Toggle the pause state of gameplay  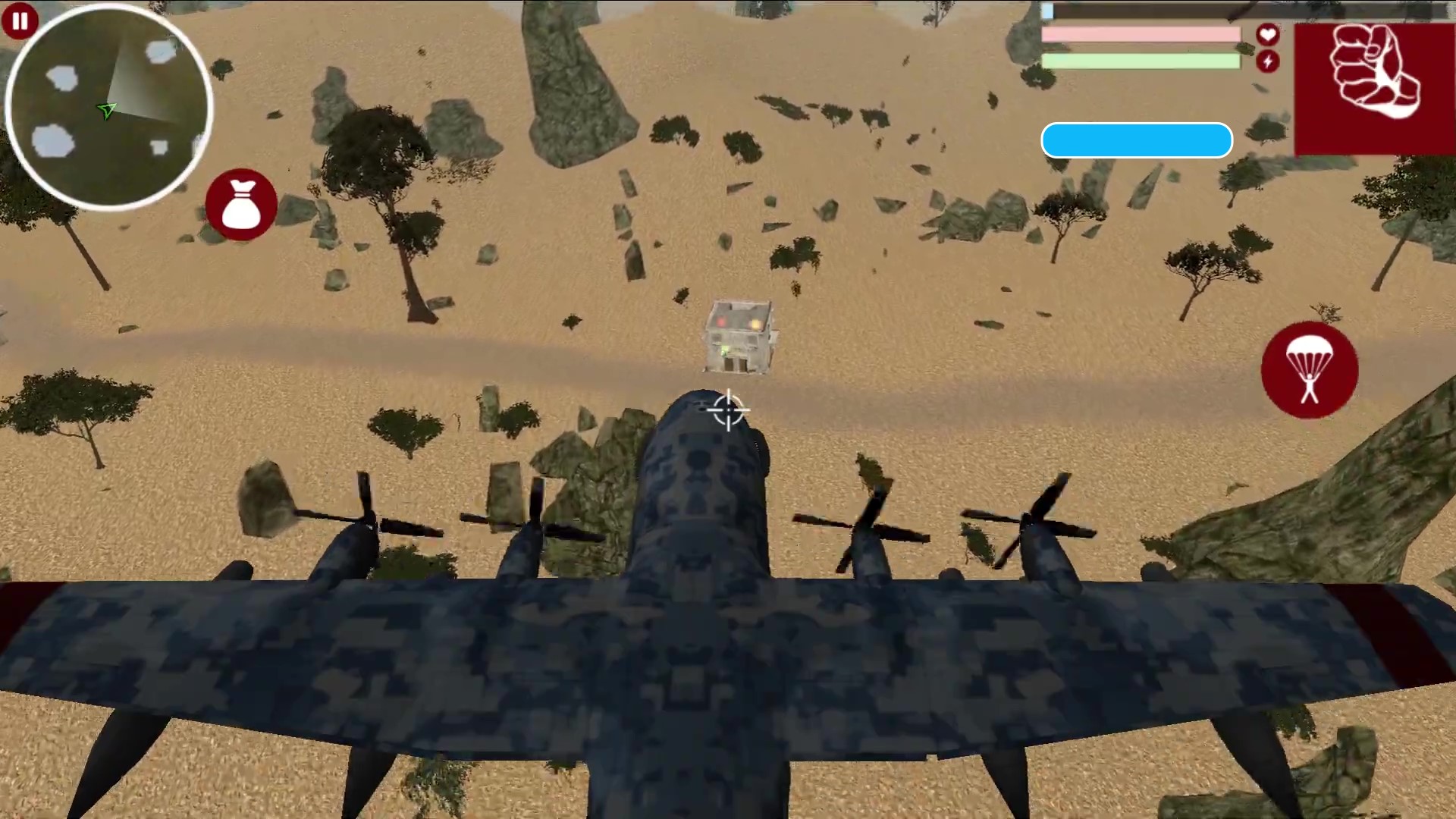pos(20,20)
